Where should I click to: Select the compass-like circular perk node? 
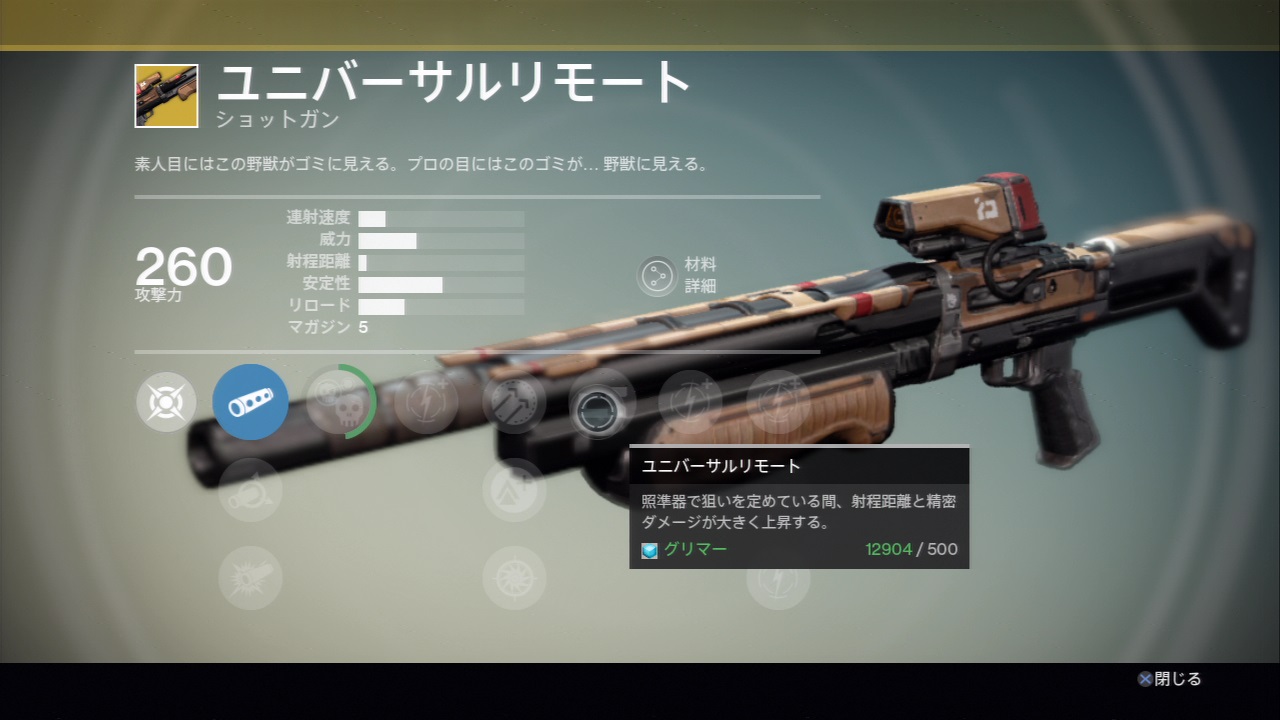pos(514,578)
